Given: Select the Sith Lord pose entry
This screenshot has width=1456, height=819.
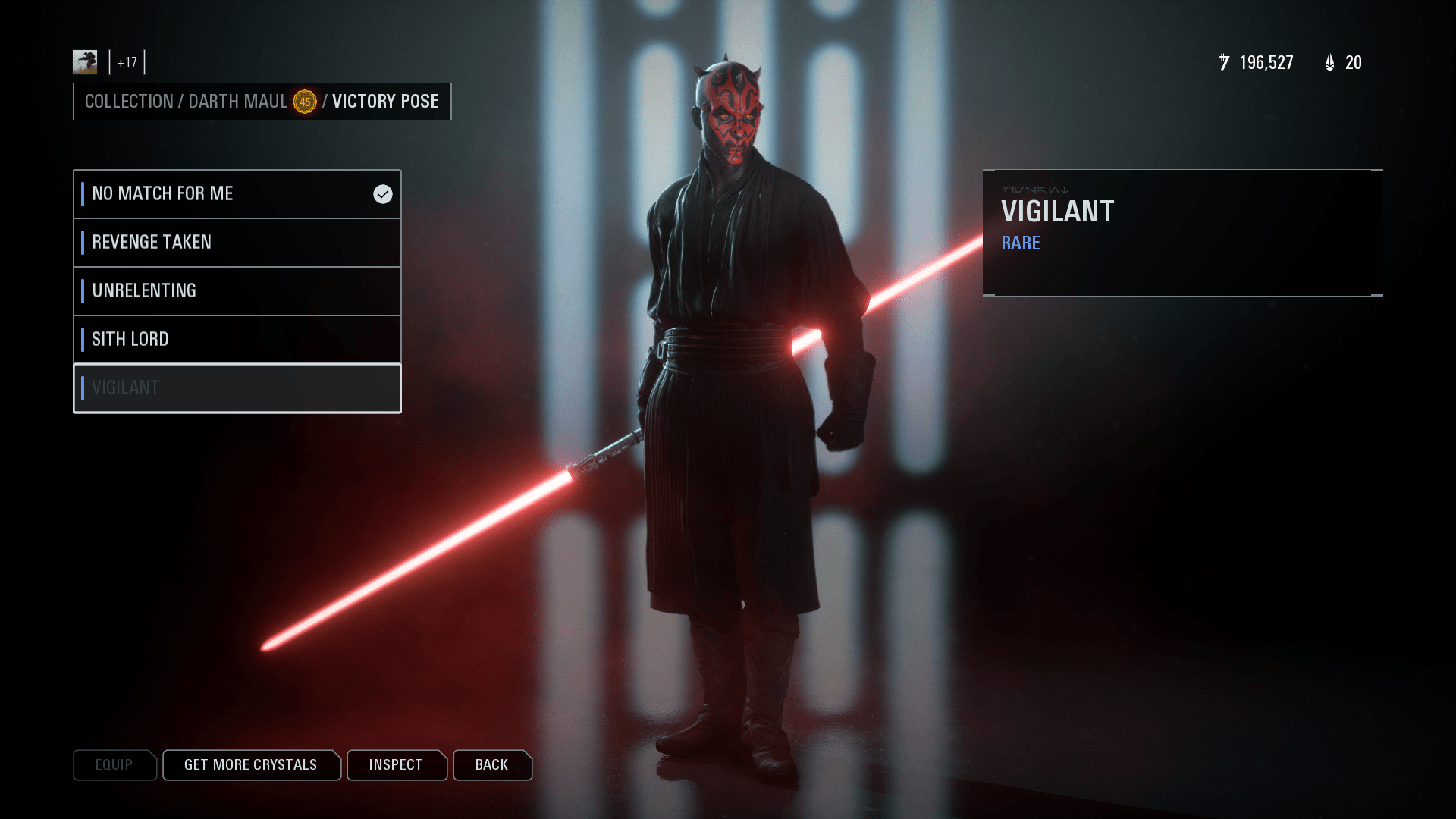Looking at the screenshot, I should [237, 340].
